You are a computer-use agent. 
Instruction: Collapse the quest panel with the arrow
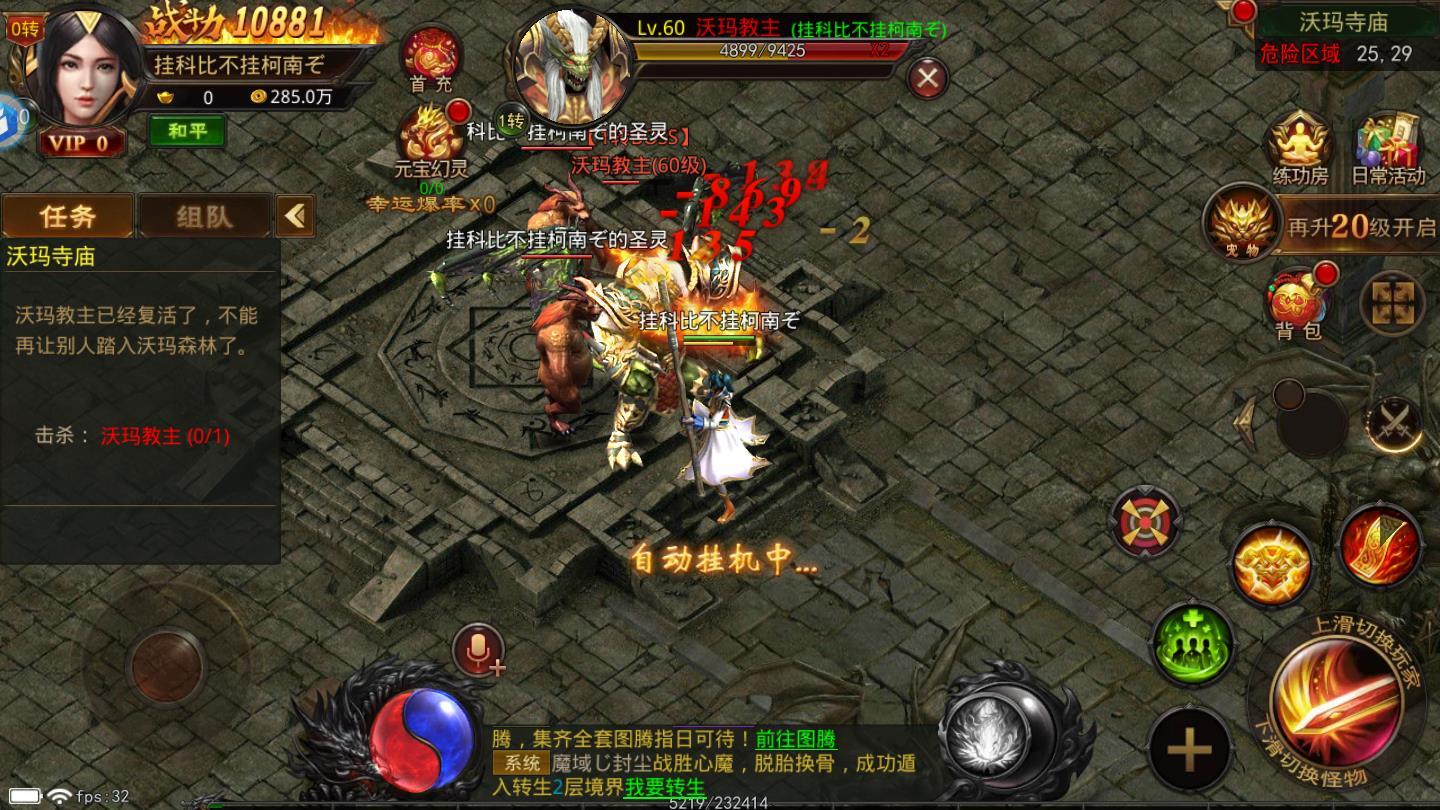pos(295,215)
